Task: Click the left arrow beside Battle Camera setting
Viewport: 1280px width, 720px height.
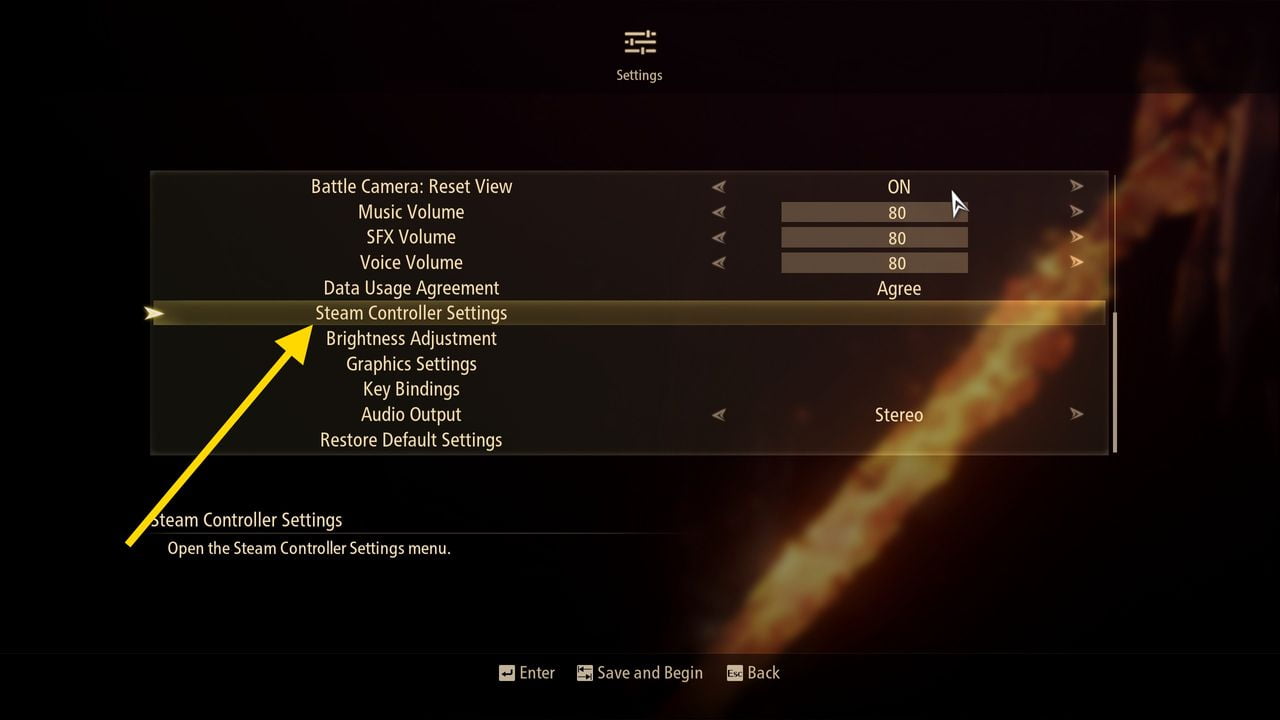Action: 719,186
